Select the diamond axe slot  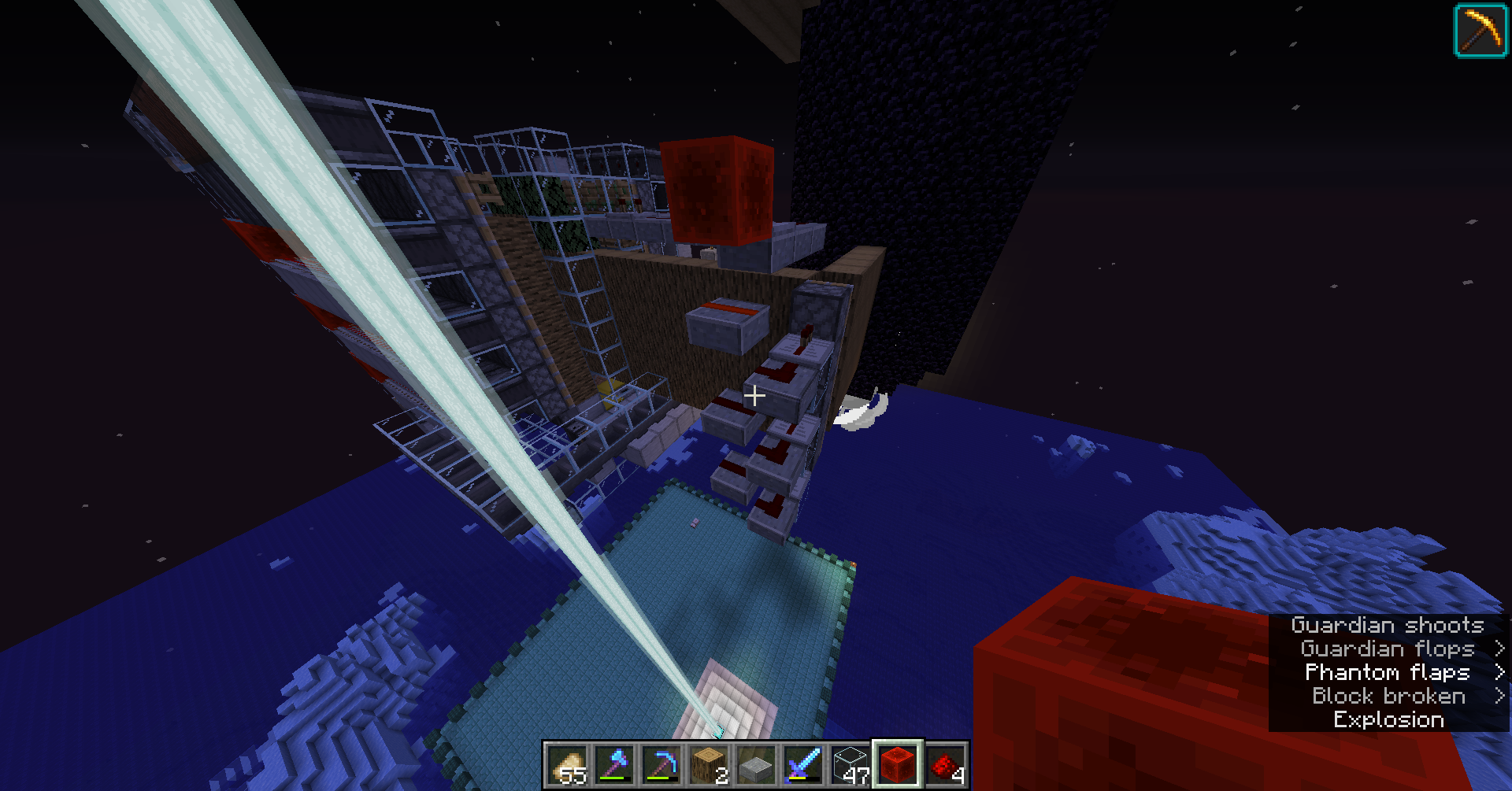[614, 765]
